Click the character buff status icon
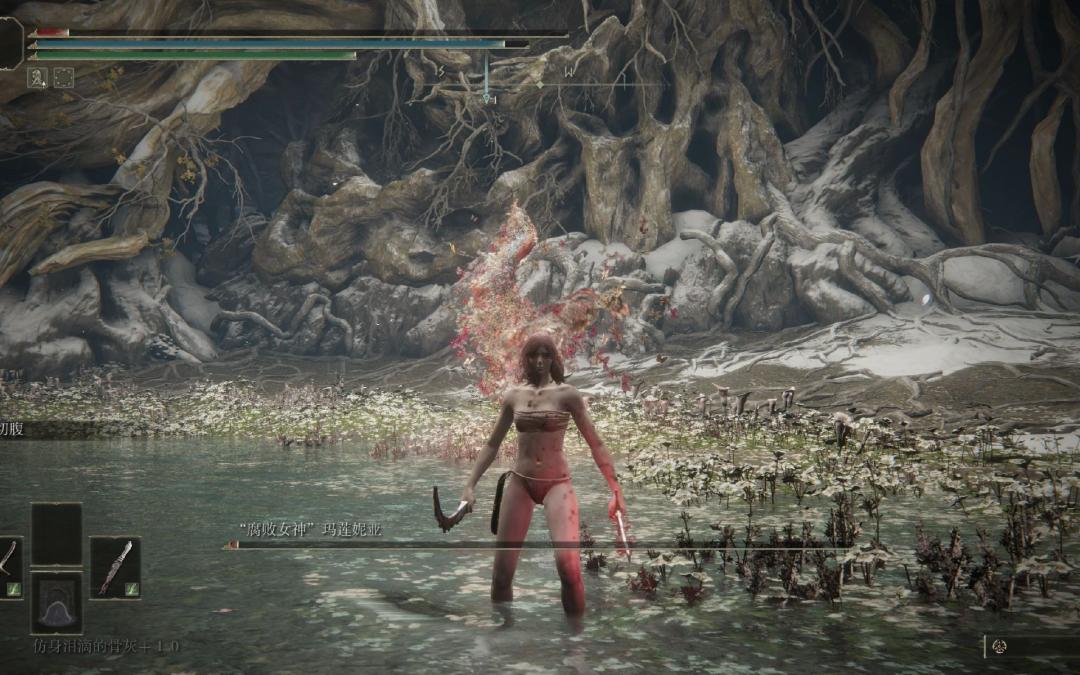Screen dimensions: 1080x675 37,77
